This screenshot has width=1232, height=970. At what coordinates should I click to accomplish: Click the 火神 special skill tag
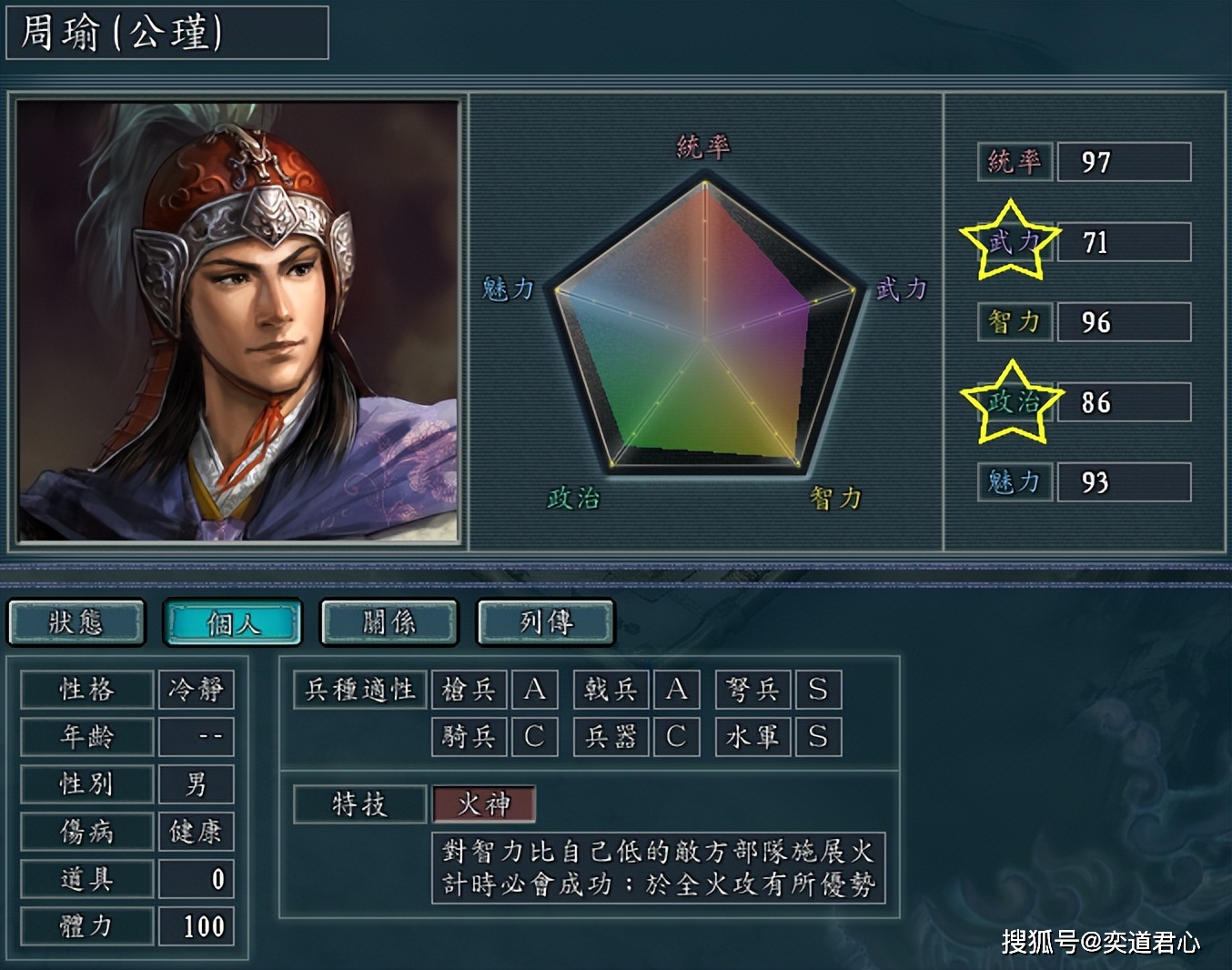point(483,804)
